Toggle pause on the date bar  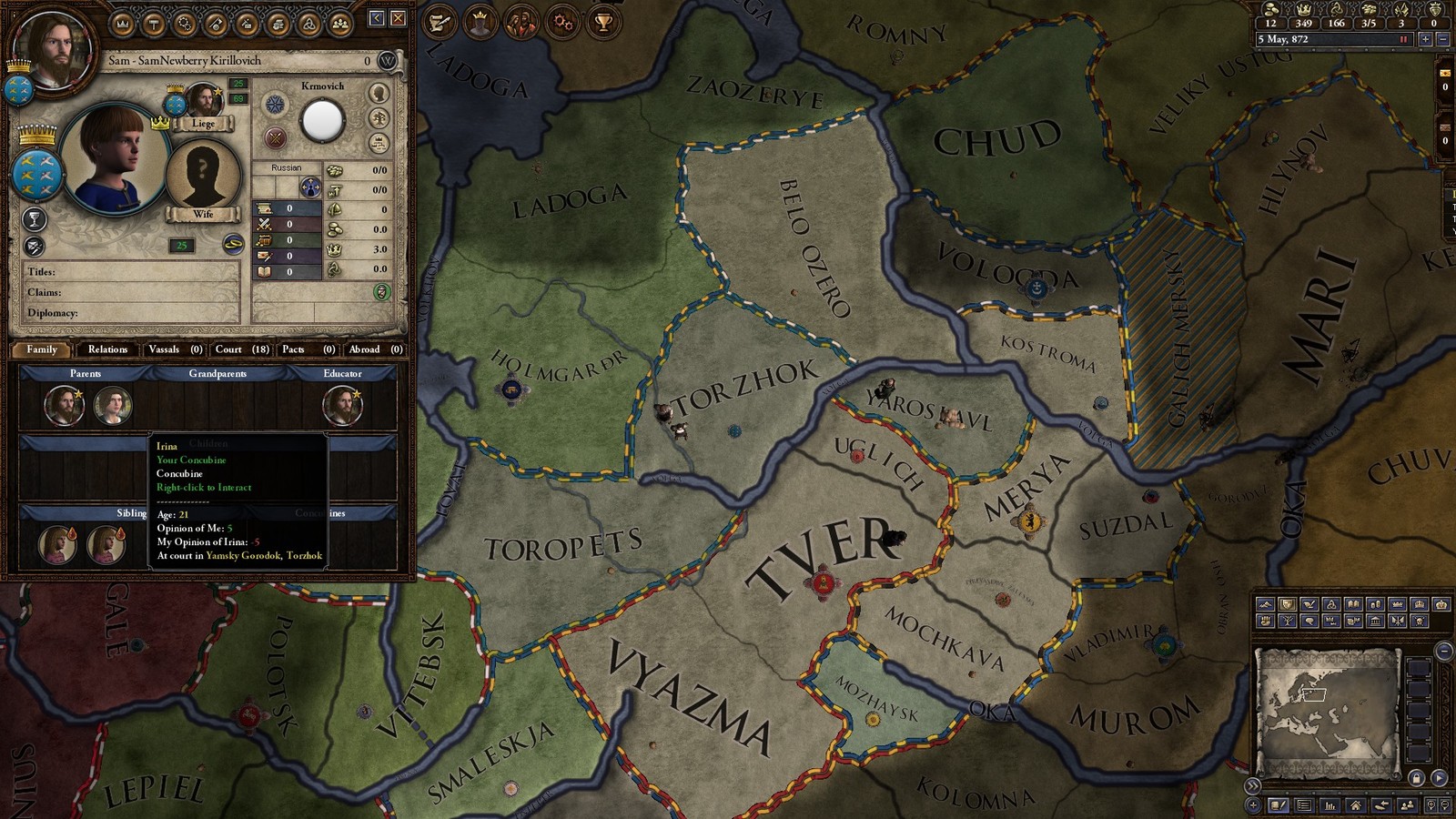1404,39
